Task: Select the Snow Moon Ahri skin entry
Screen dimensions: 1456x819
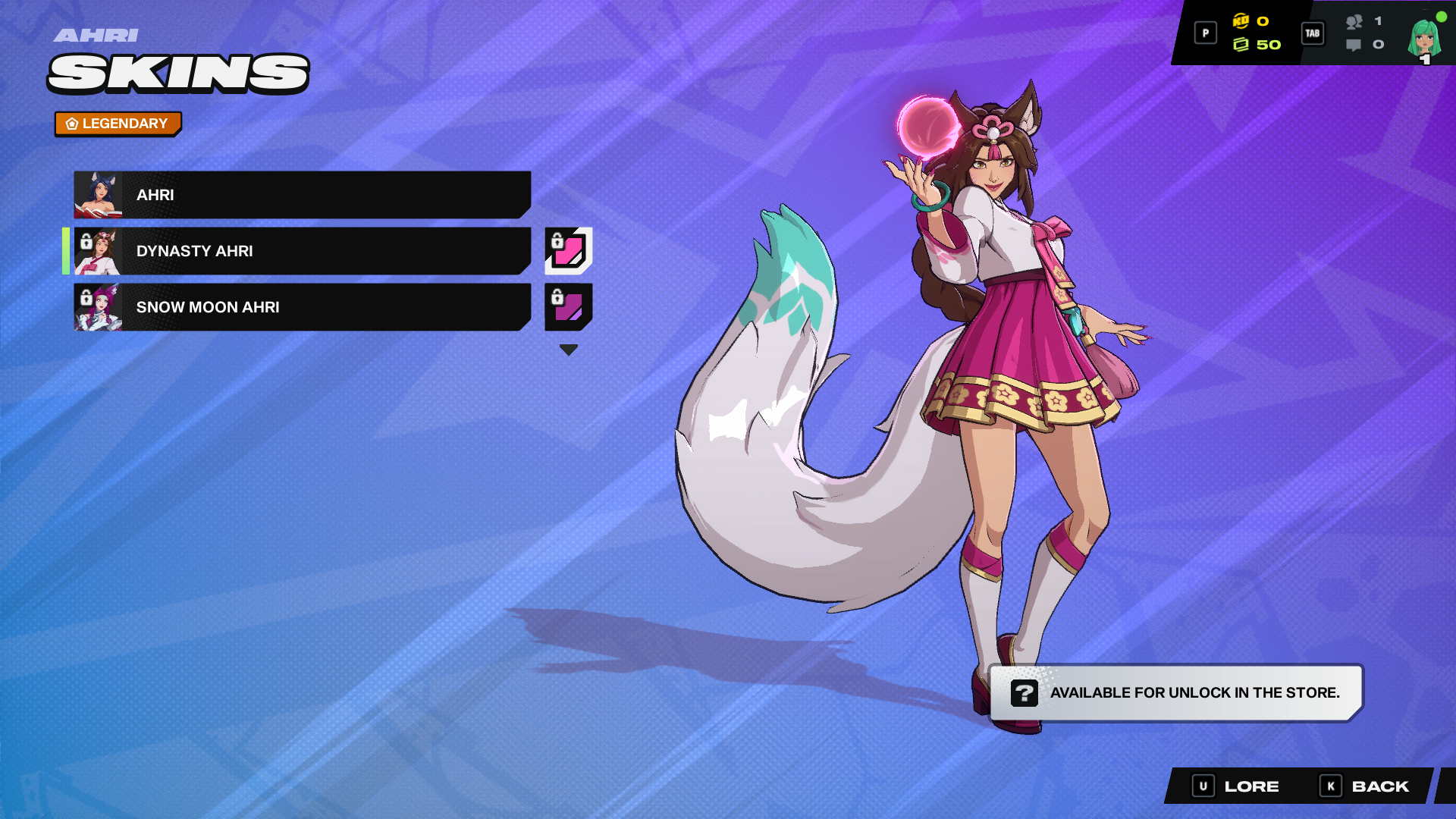Action: pos(303,307)
